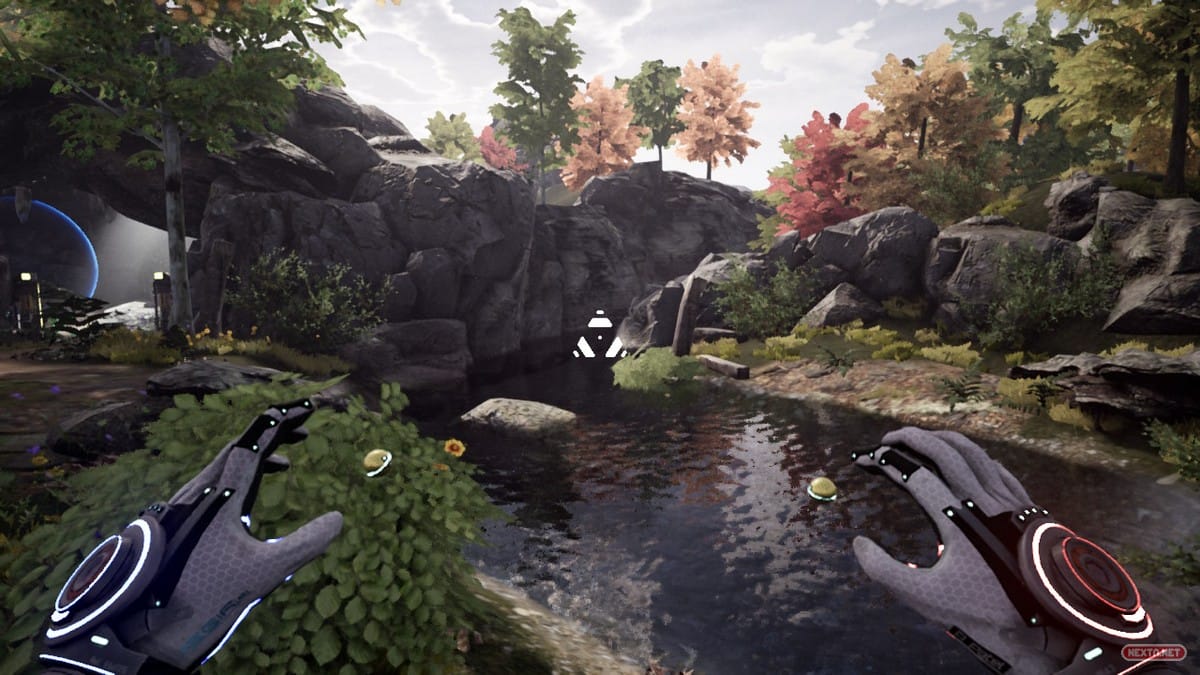1200x675 pixels.
Task: Select the white triangle waypoint marker
Action: (599, 336)
